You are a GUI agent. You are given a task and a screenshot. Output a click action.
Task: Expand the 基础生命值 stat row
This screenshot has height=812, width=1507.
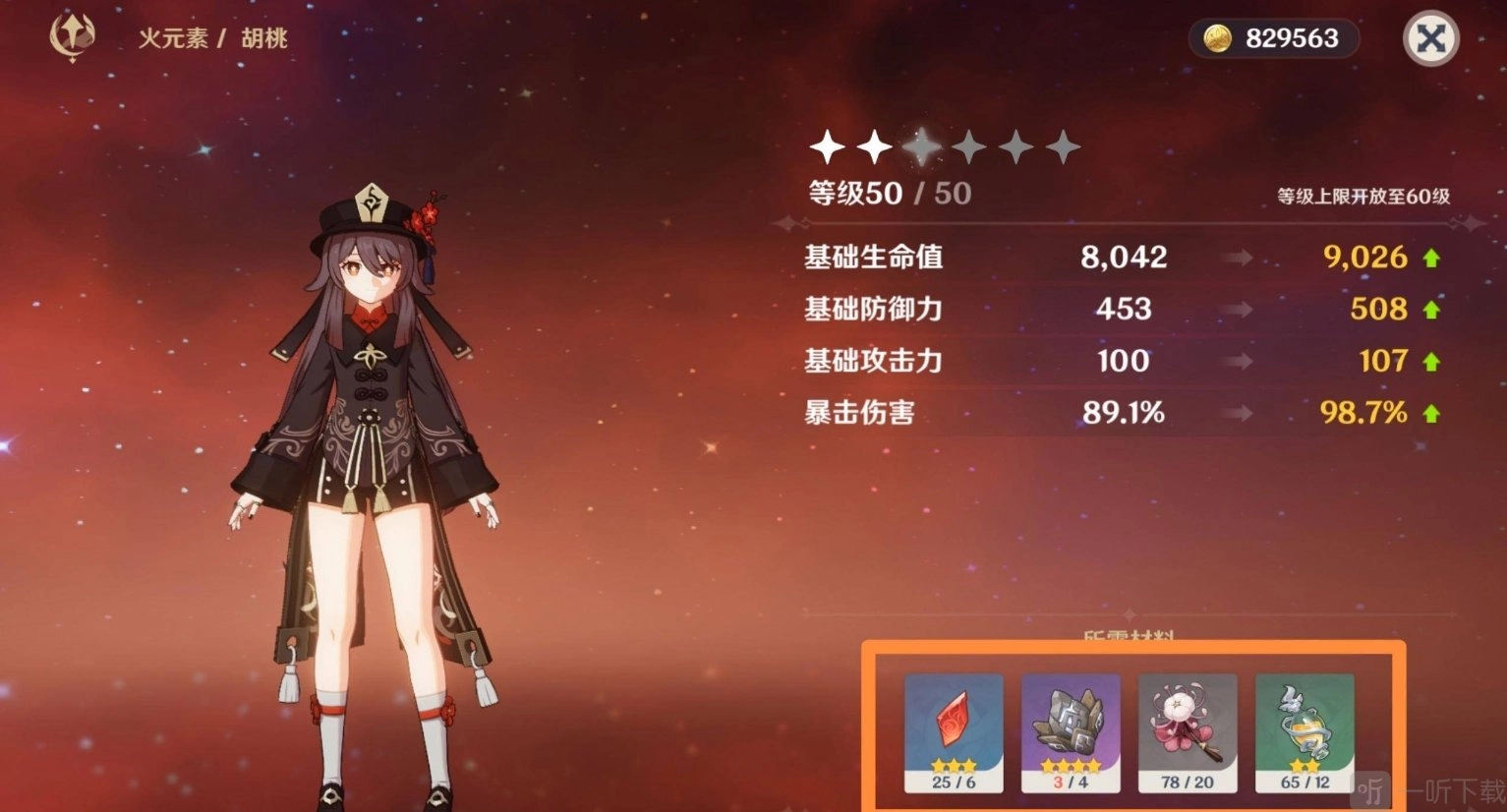pyautogui.click(x=873, y=257)
